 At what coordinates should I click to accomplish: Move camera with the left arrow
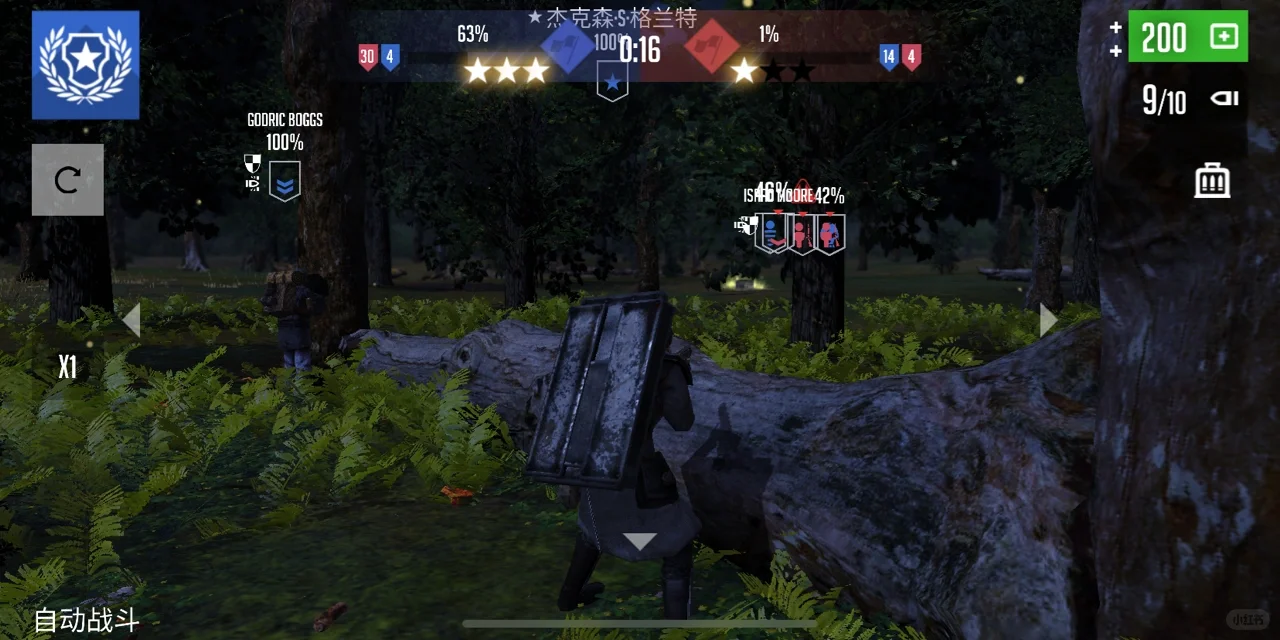[x=131, y=320]
